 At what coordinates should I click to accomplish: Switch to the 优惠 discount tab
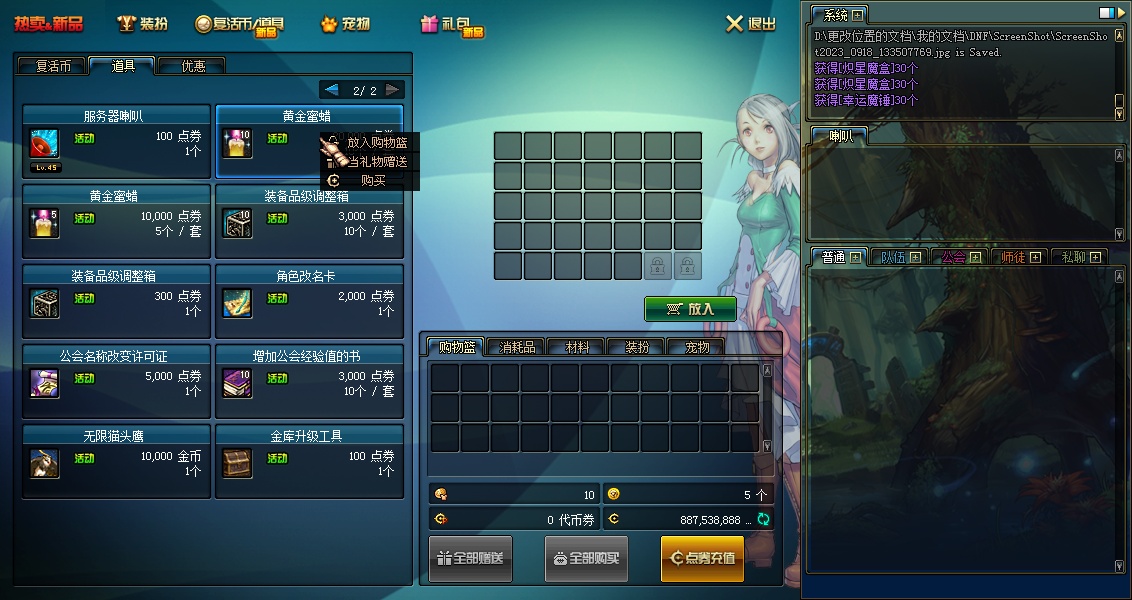point(192,66)
